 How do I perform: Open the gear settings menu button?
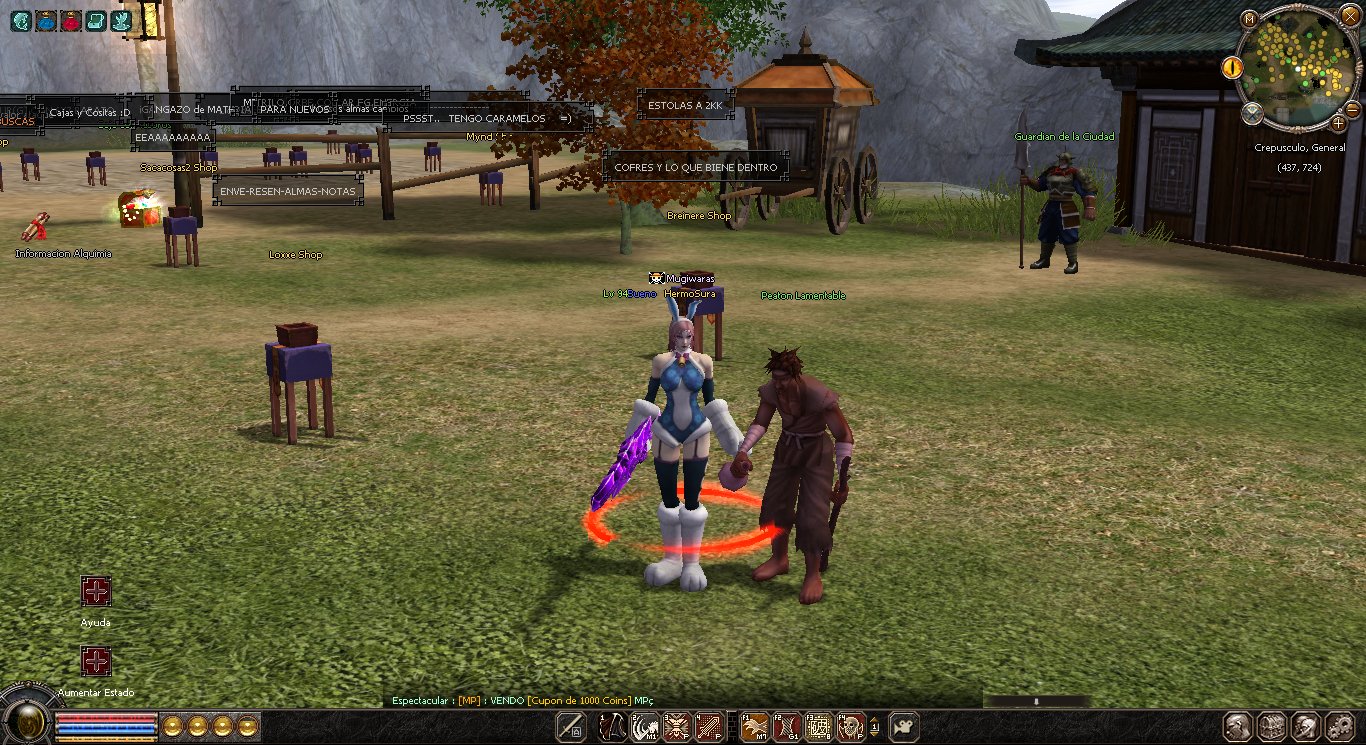click(1340, 727)
